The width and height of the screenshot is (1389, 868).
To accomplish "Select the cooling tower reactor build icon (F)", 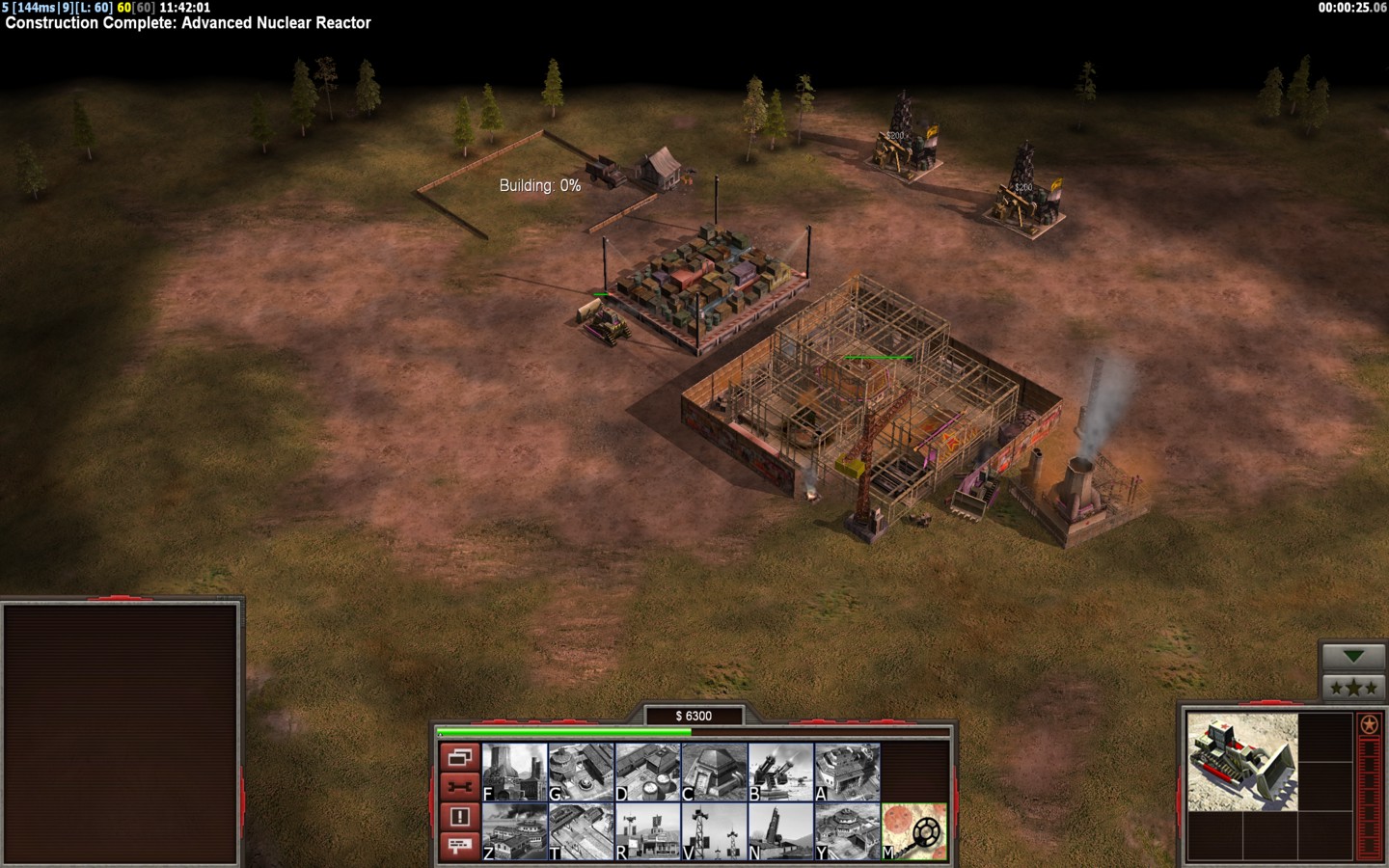I will [x=515, y=772].
